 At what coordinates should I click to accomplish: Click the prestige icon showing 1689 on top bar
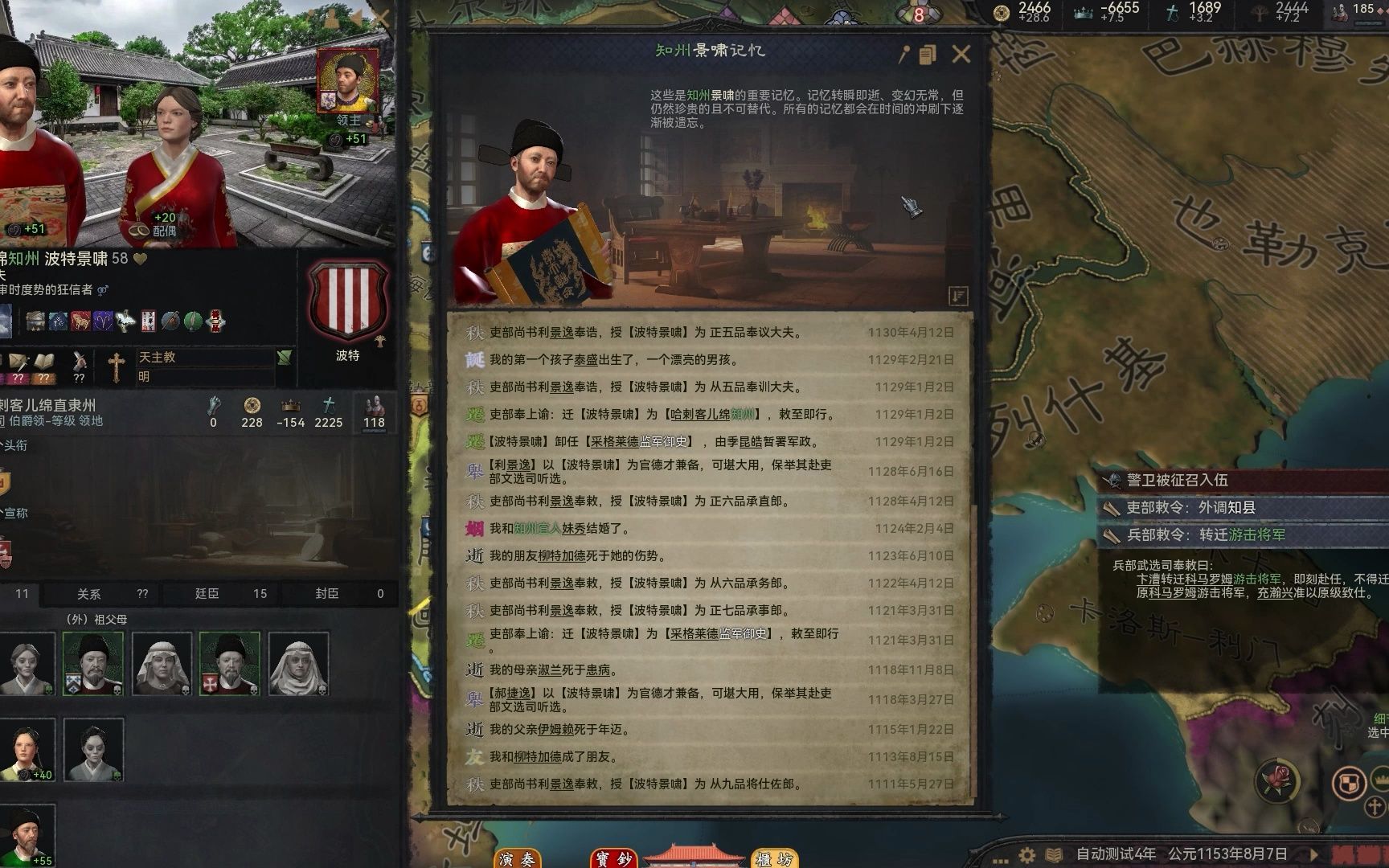(1170, 11)
